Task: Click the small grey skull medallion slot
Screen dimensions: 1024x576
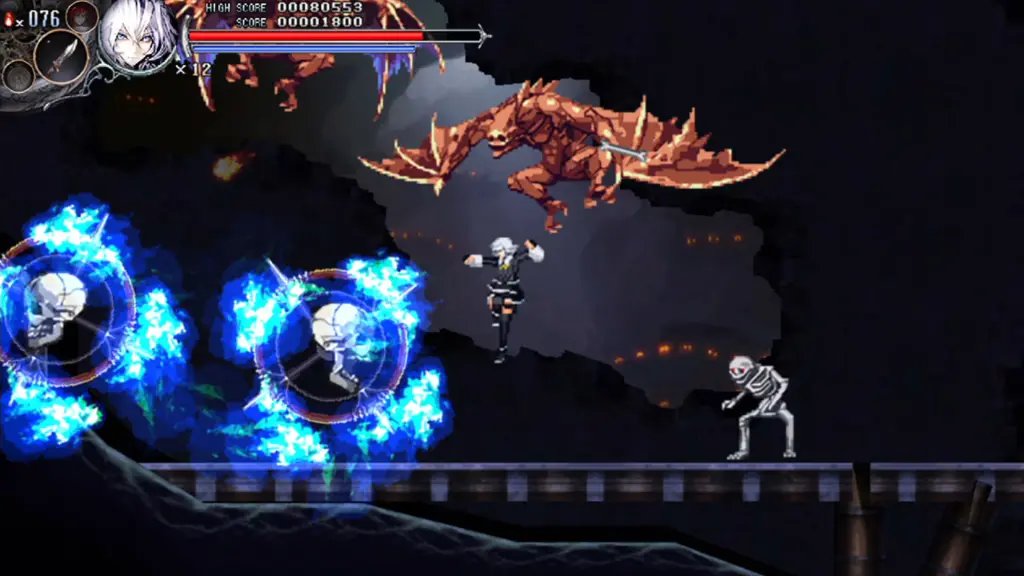Action: pyautogui.click(x=18, y=75)
